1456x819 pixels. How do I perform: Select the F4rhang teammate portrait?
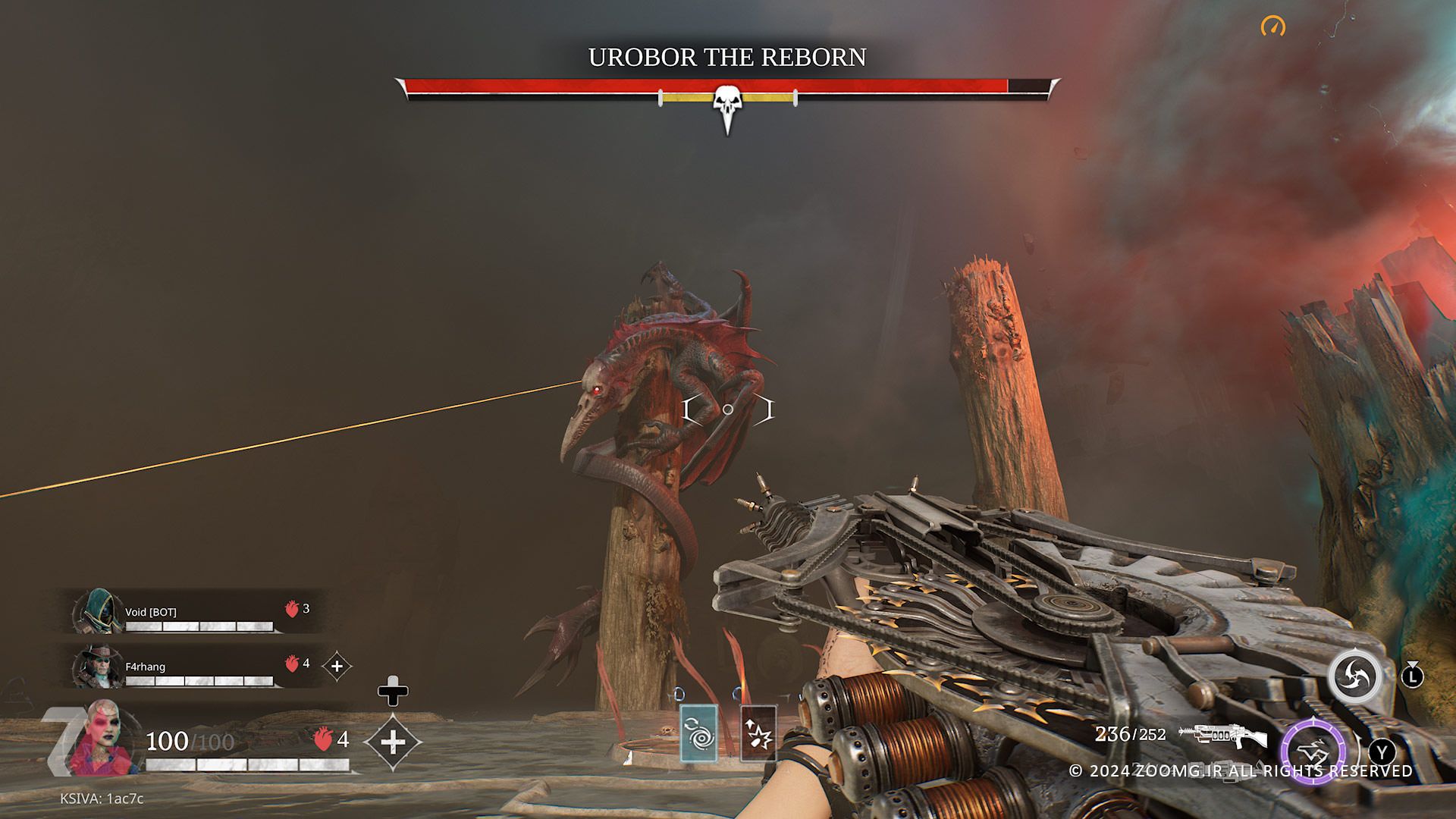pos(99,667)
